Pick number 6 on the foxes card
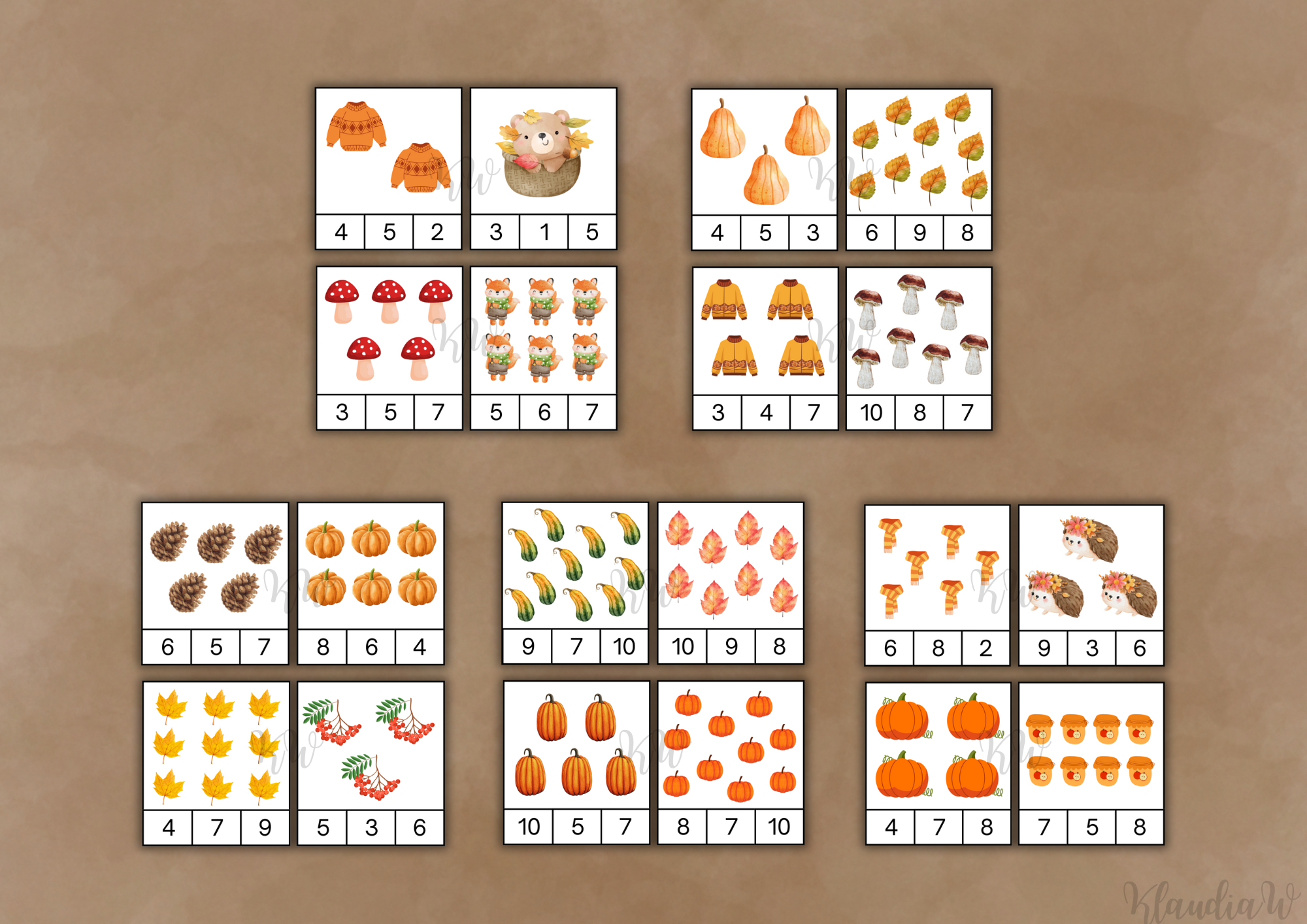 [x=544, y=412]
